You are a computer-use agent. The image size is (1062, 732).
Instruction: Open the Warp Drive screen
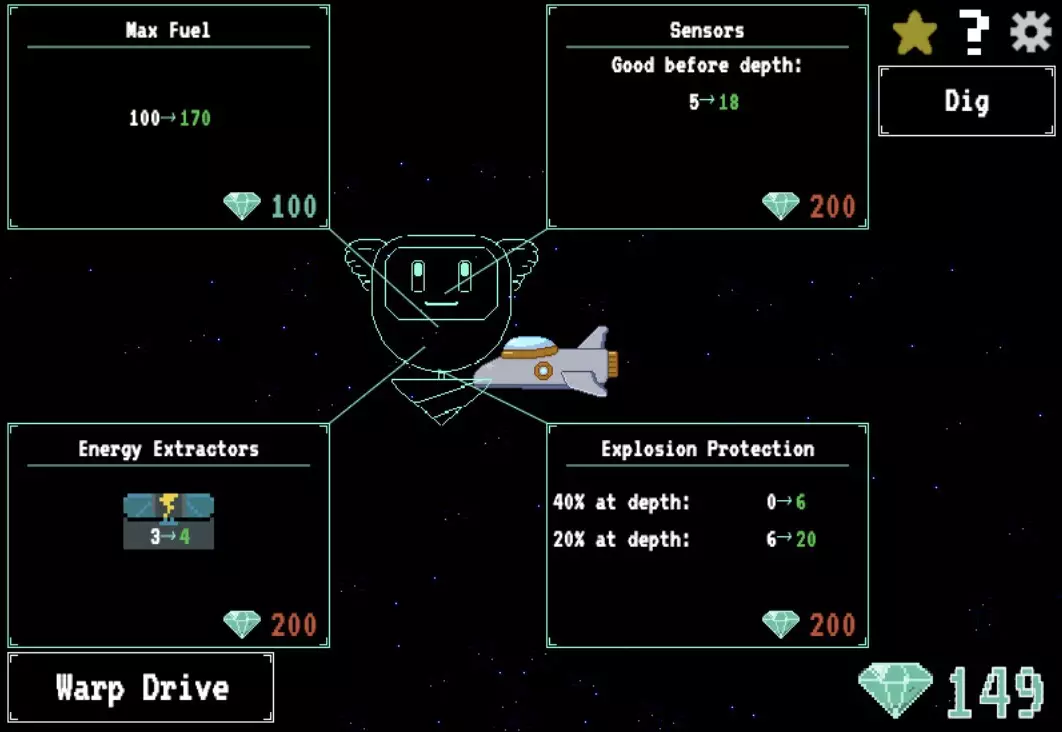coord(141,688)
